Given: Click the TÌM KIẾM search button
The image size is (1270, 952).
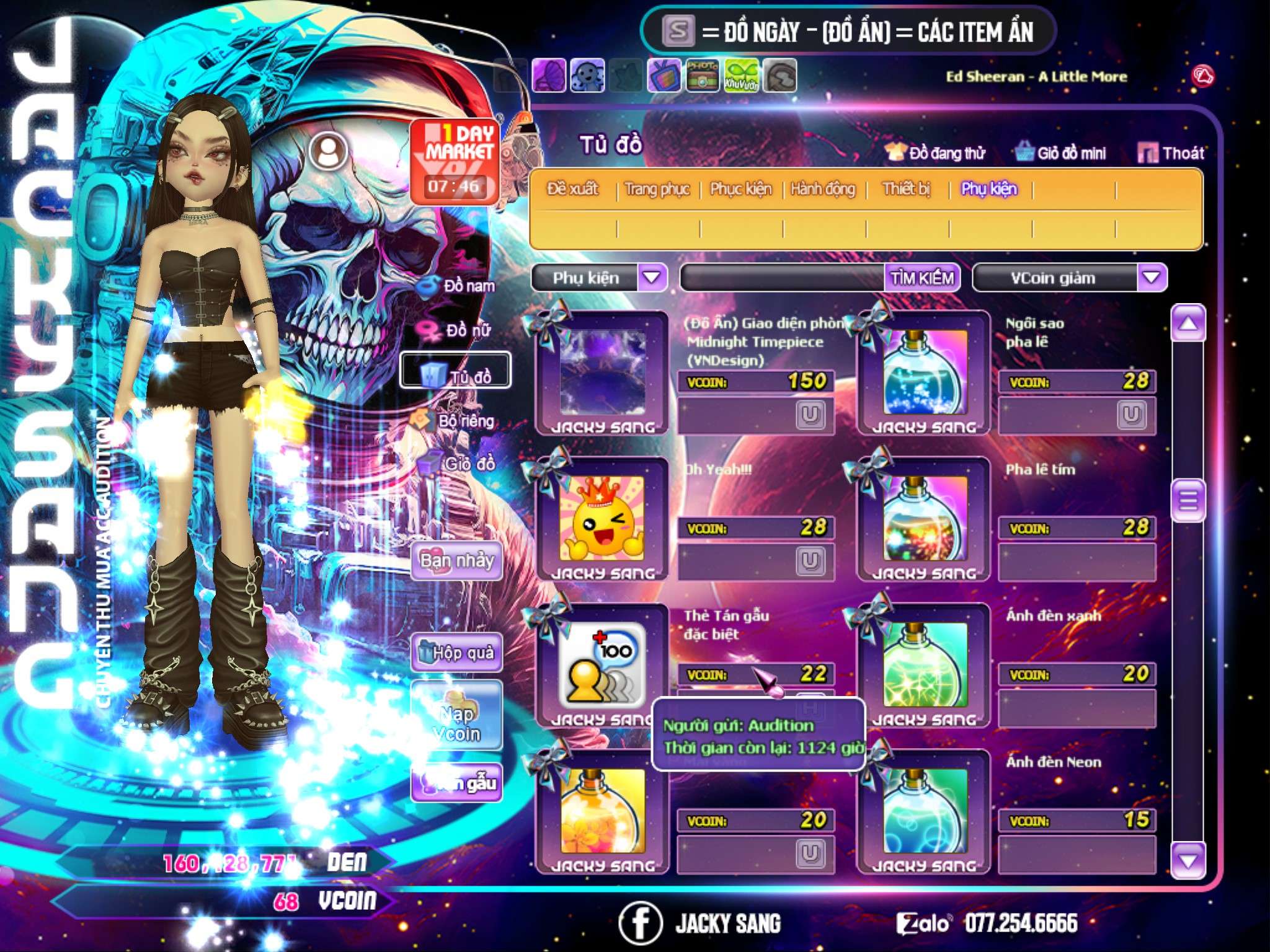Looking at the screenshot, I should (922, 278).
